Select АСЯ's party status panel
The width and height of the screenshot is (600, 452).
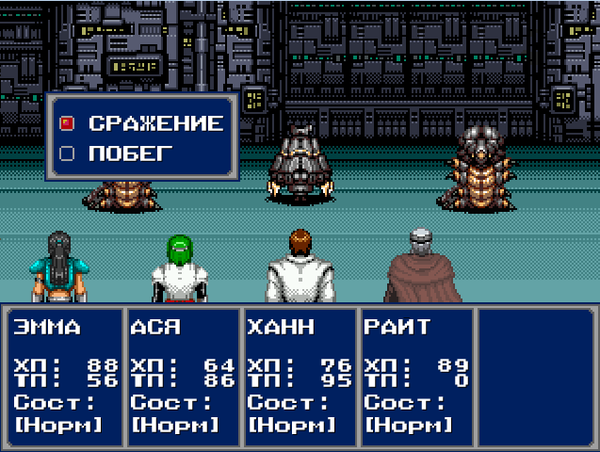pyautogui.click(x=181, y=375)
